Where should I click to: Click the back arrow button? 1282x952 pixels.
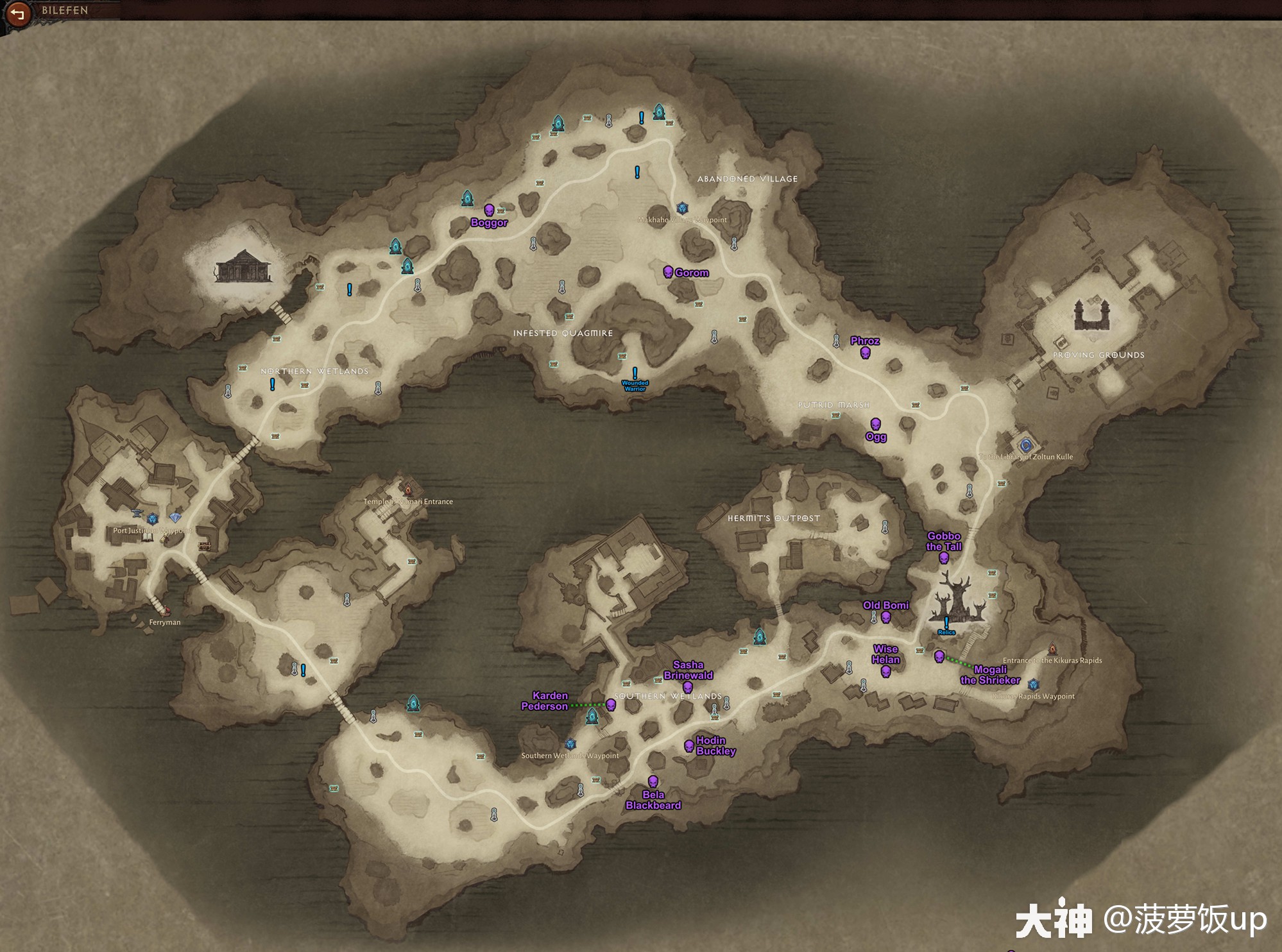pyautogui.click(x=17, y=13)
